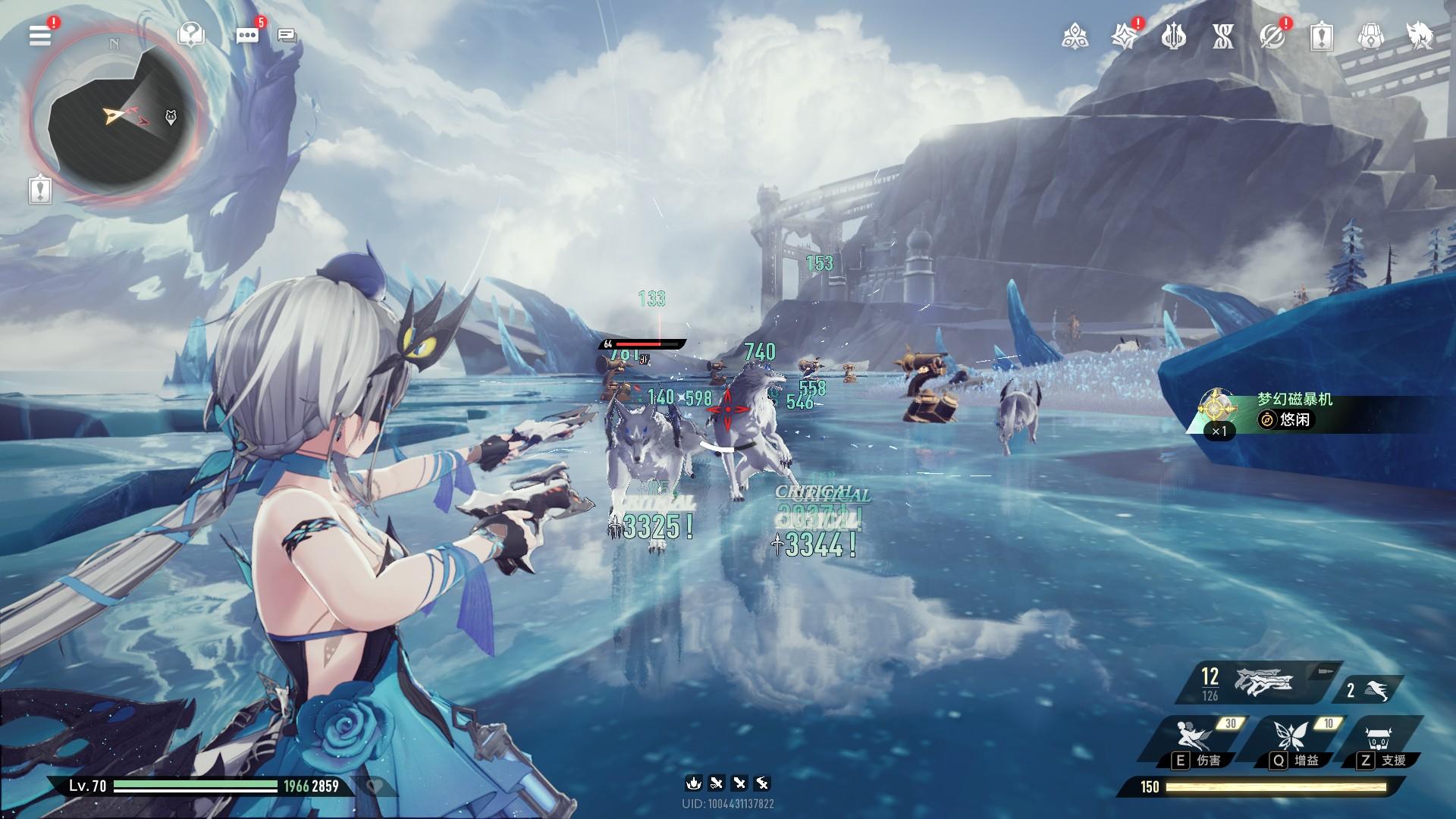Open chat messages with 5 unread
The width and height of the screenshot is (1456, 819).
click(x=247, y=35)
